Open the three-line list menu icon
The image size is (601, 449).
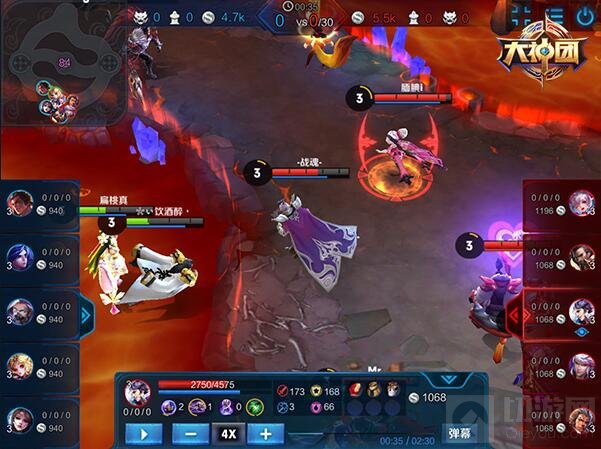pos(554,15)
